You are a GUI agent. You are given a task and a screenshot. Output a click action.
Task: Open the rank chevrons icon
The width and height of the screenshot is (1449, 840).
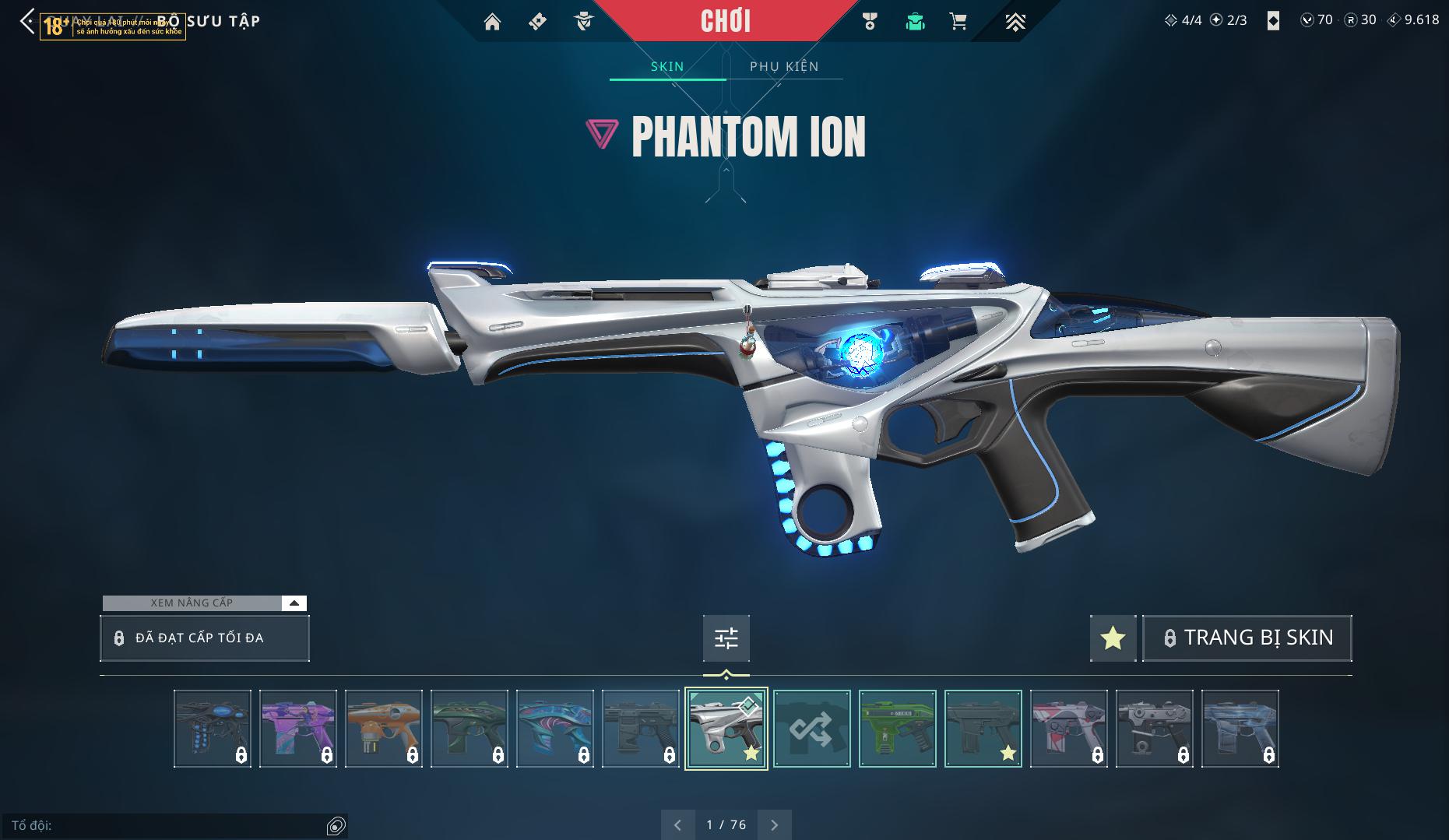(1015, 22)
